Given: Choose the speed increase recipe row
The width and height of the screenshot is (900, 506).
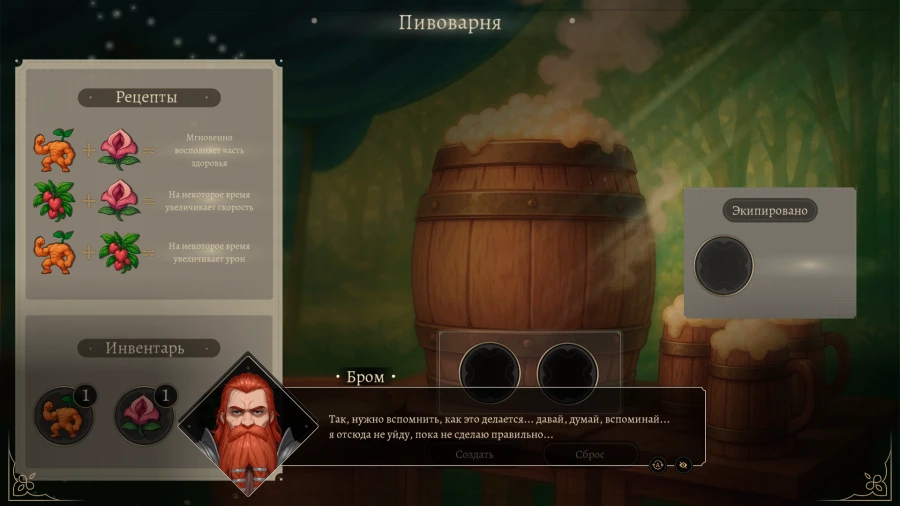Looking at the screenshot, I should pyautogui.click(x=147, y=200).
